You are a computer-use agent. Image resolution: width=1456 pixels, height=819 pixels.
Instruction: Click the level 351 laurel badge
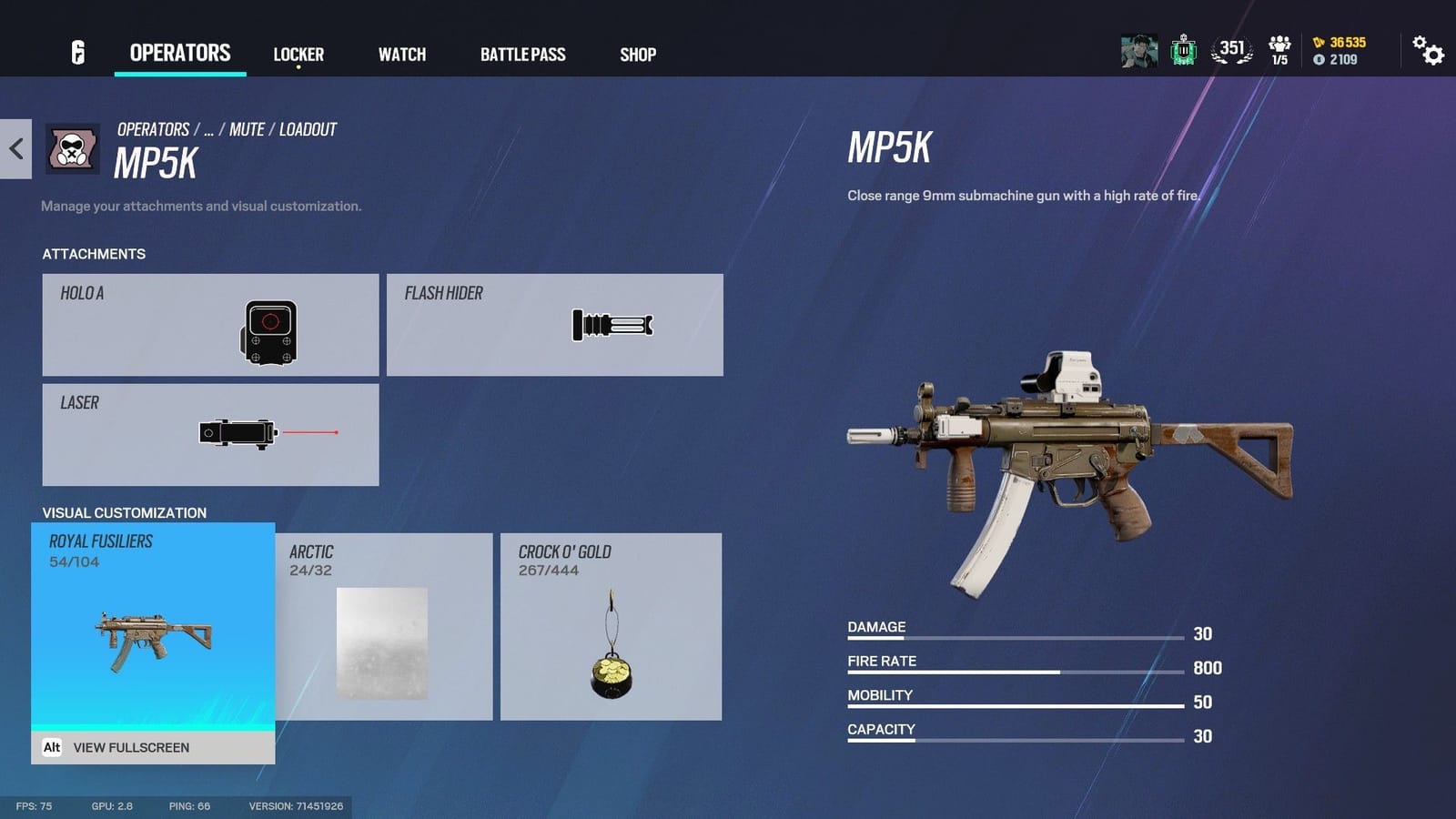(1230, 50)
